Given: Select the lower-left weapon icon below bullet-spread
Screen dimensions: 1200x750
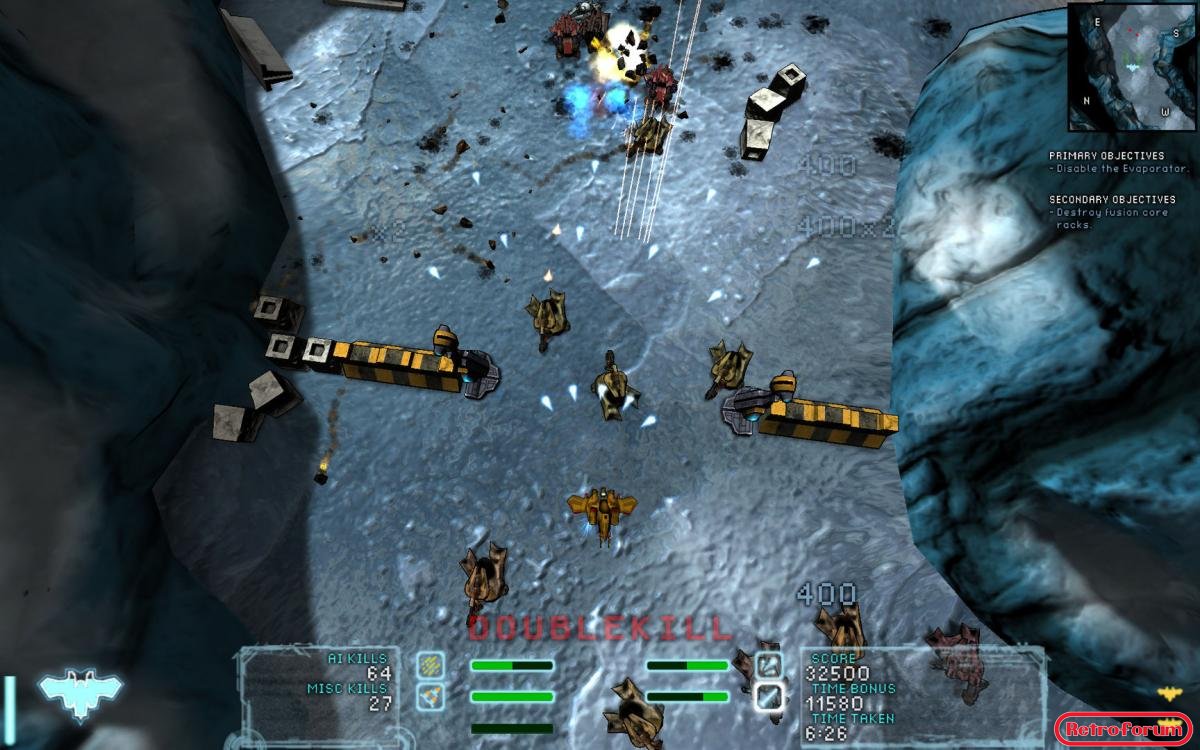Looking at the screenshot, I should (431, 696).
